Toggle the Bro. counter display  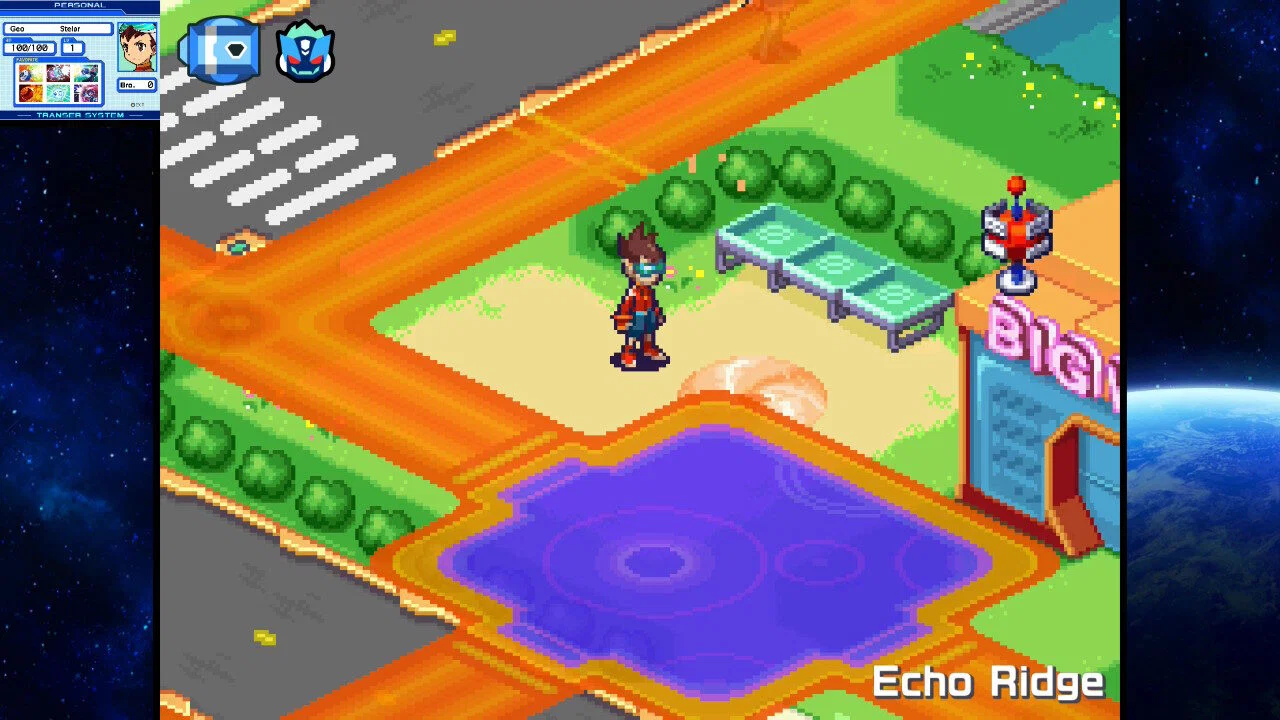[x=137, y=84]
